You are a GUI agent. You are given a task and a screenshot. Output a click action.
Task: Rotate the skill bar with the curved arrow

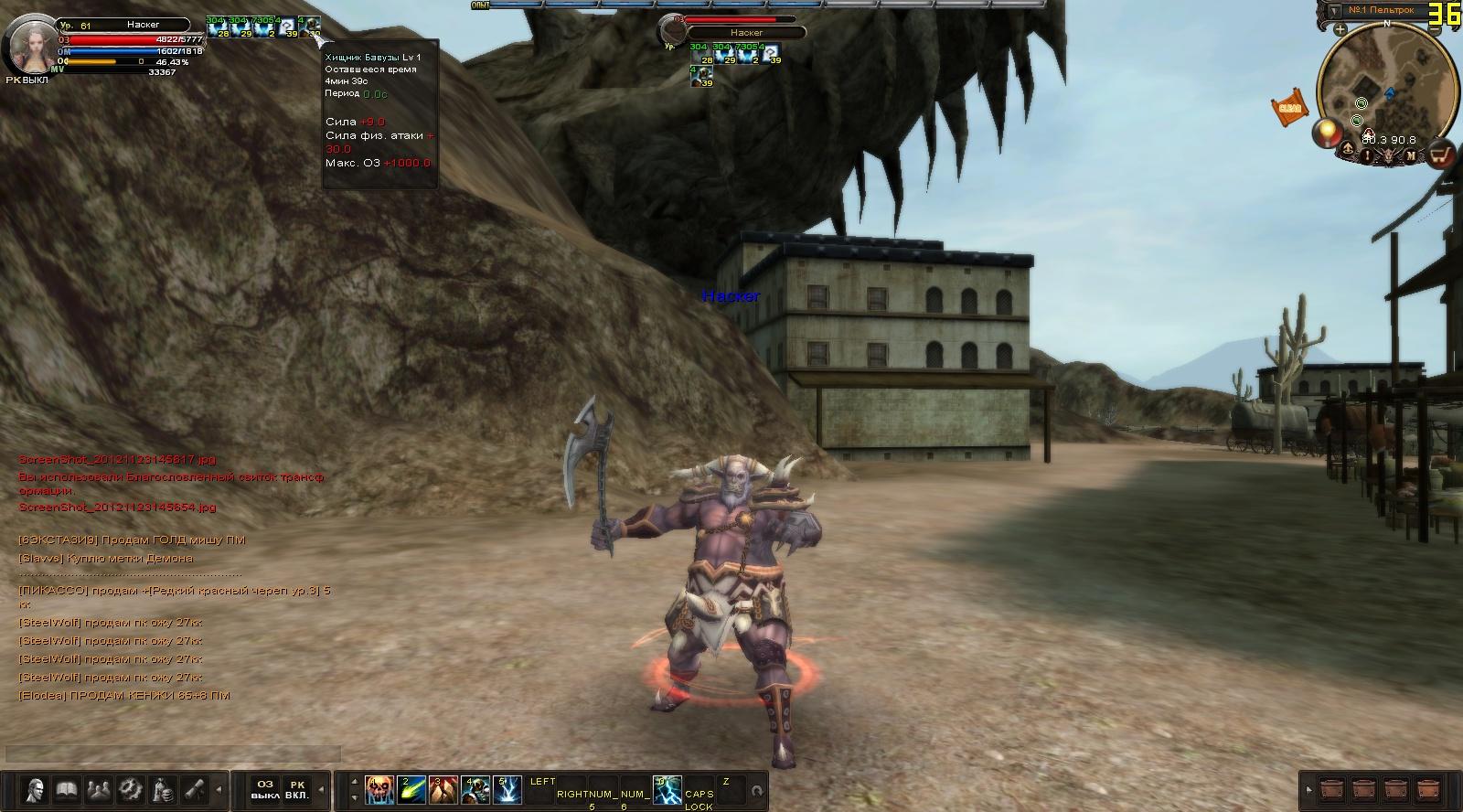point(756,790)
